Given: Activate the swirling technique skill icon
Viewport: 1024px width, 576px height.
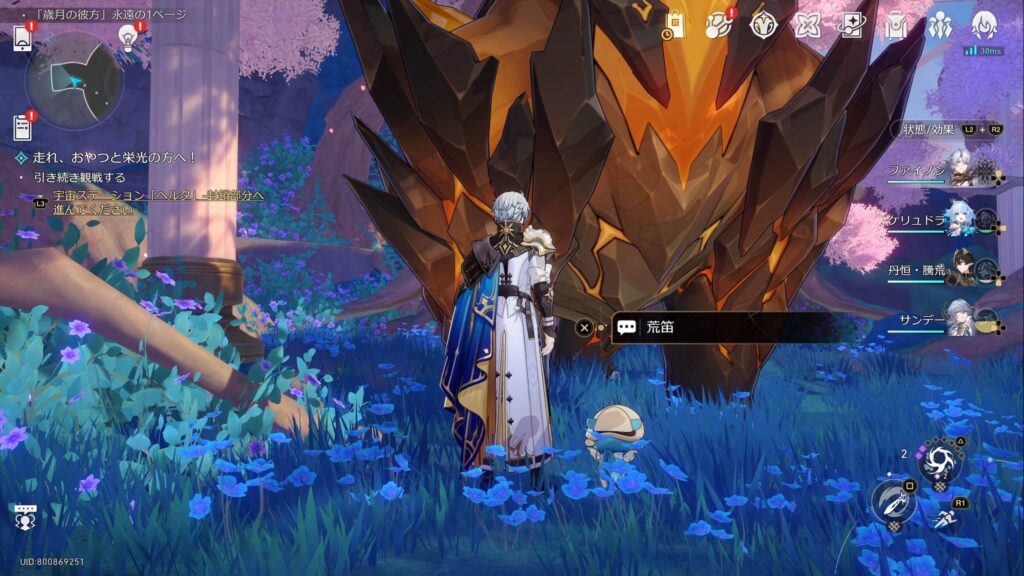Looking at the screenshot, I should coord(940,460).
